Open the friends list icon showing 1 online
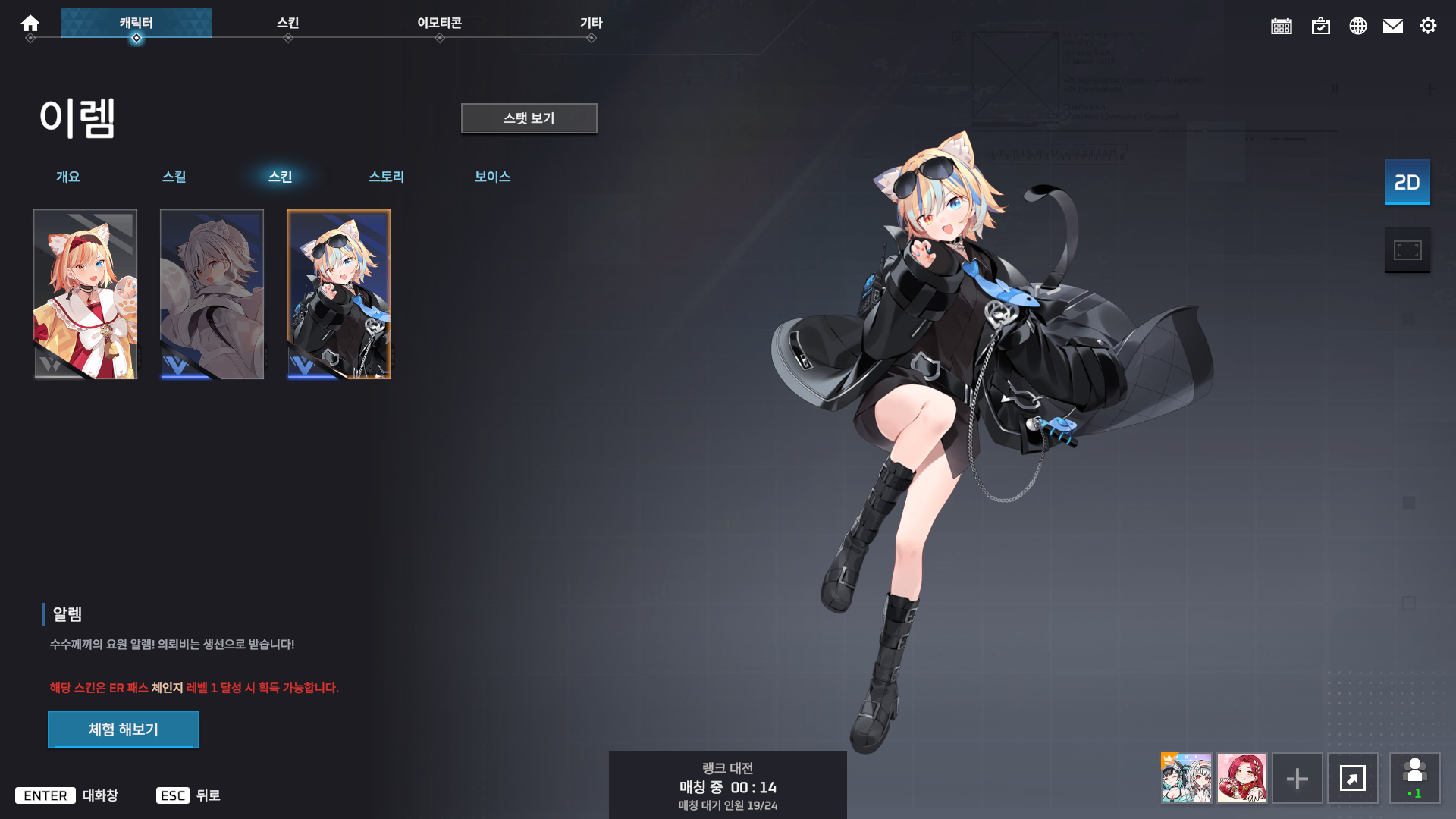1456x819 pixels. (1415, 778)
